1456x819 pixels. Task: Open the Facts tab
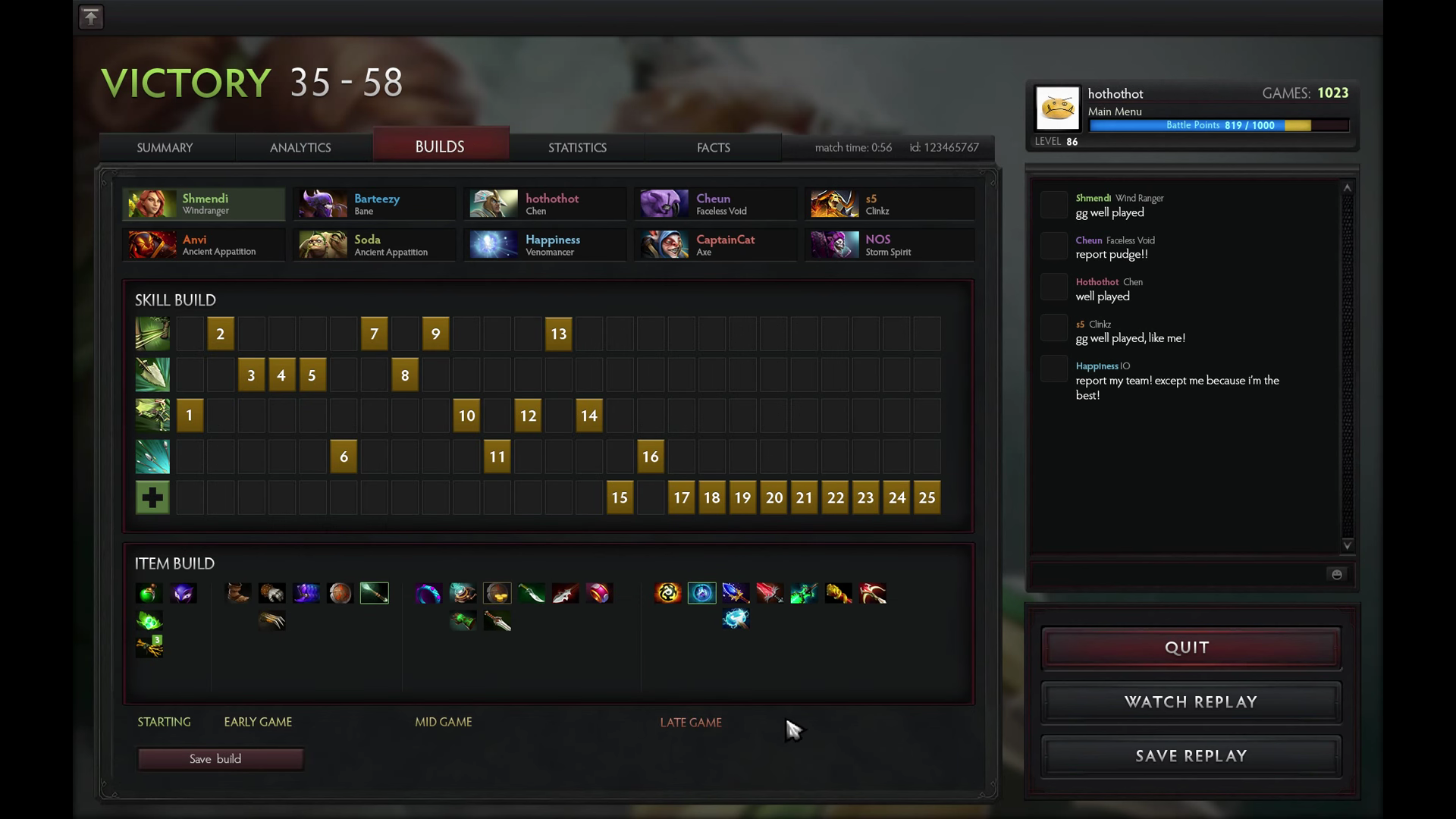pos(713,147)
